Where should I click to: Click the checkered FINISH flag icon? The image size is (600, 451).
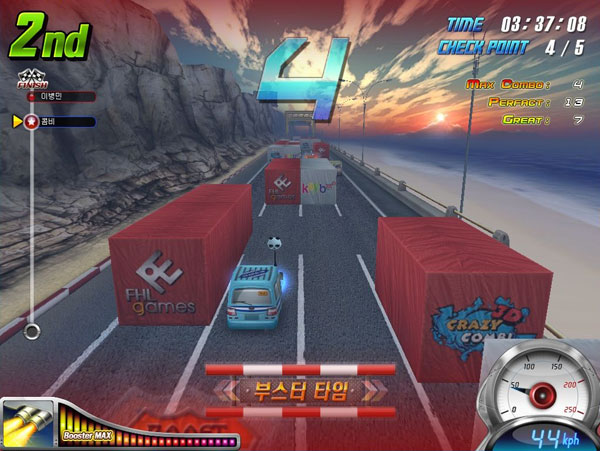click(32, 78)
